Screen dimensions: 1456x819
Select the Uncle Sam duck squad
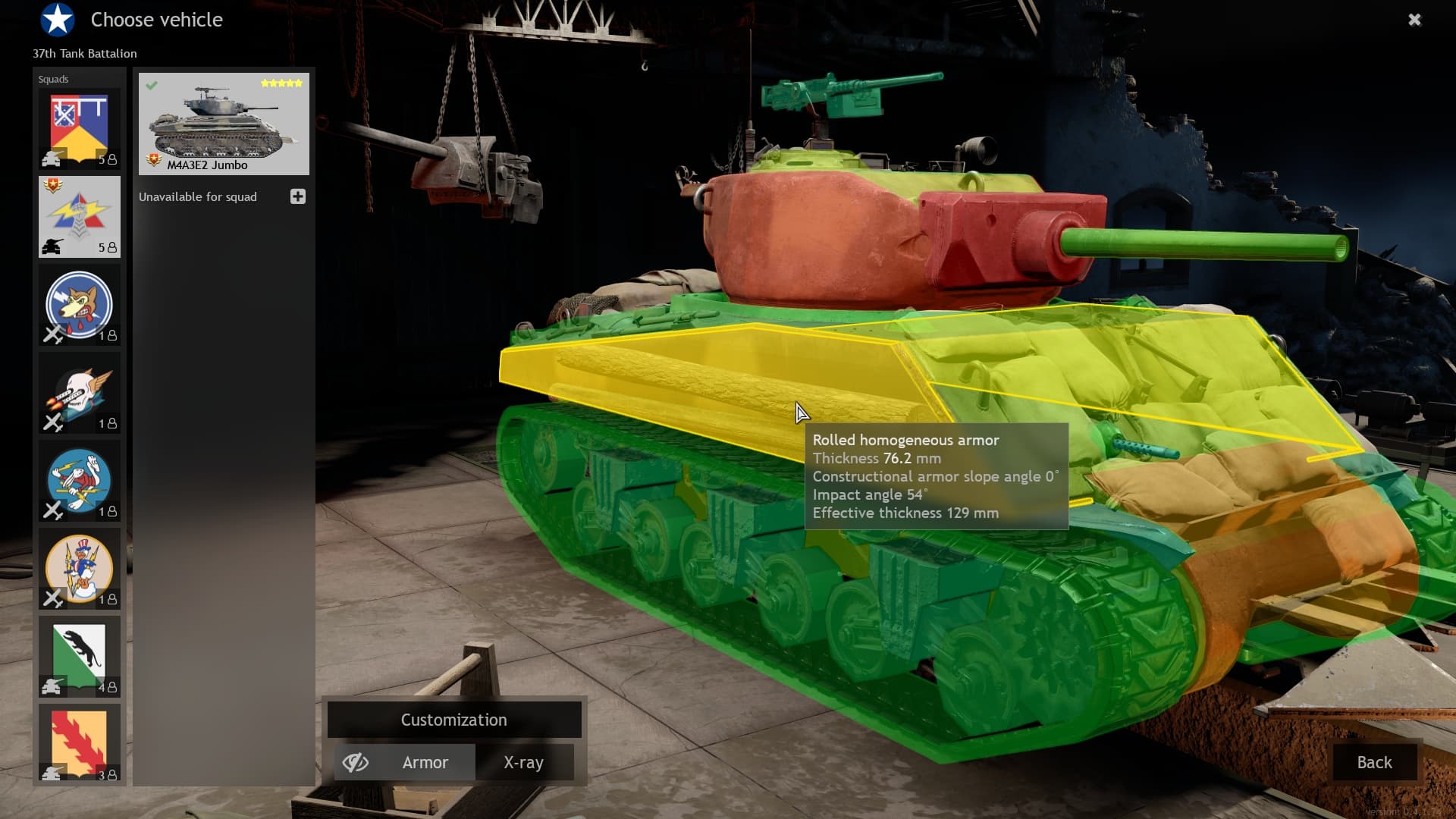80,569
